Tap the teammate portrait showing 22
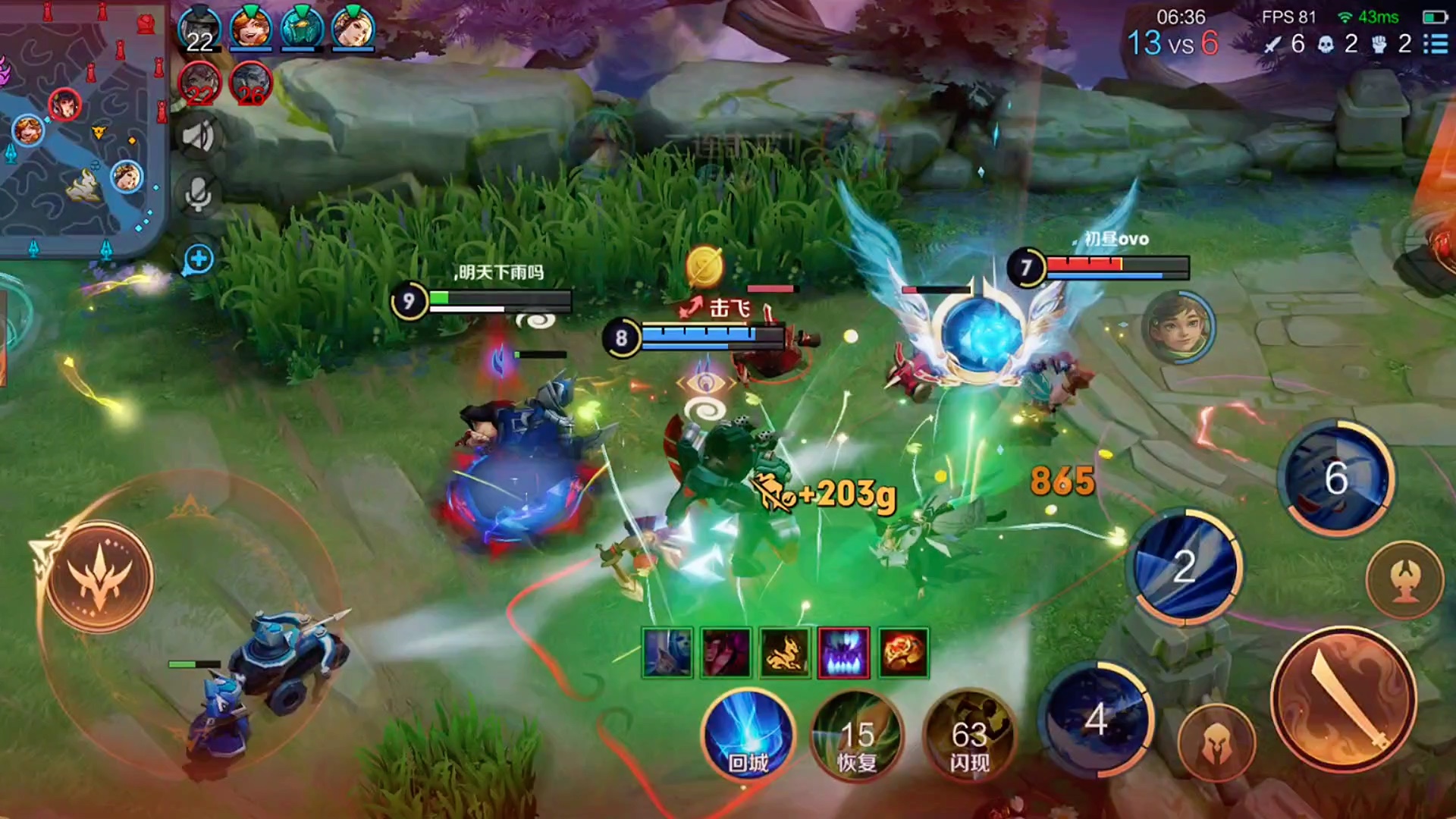Image resolution: width=1456 pixels, height=819 pixels. (x=199, y=30)
